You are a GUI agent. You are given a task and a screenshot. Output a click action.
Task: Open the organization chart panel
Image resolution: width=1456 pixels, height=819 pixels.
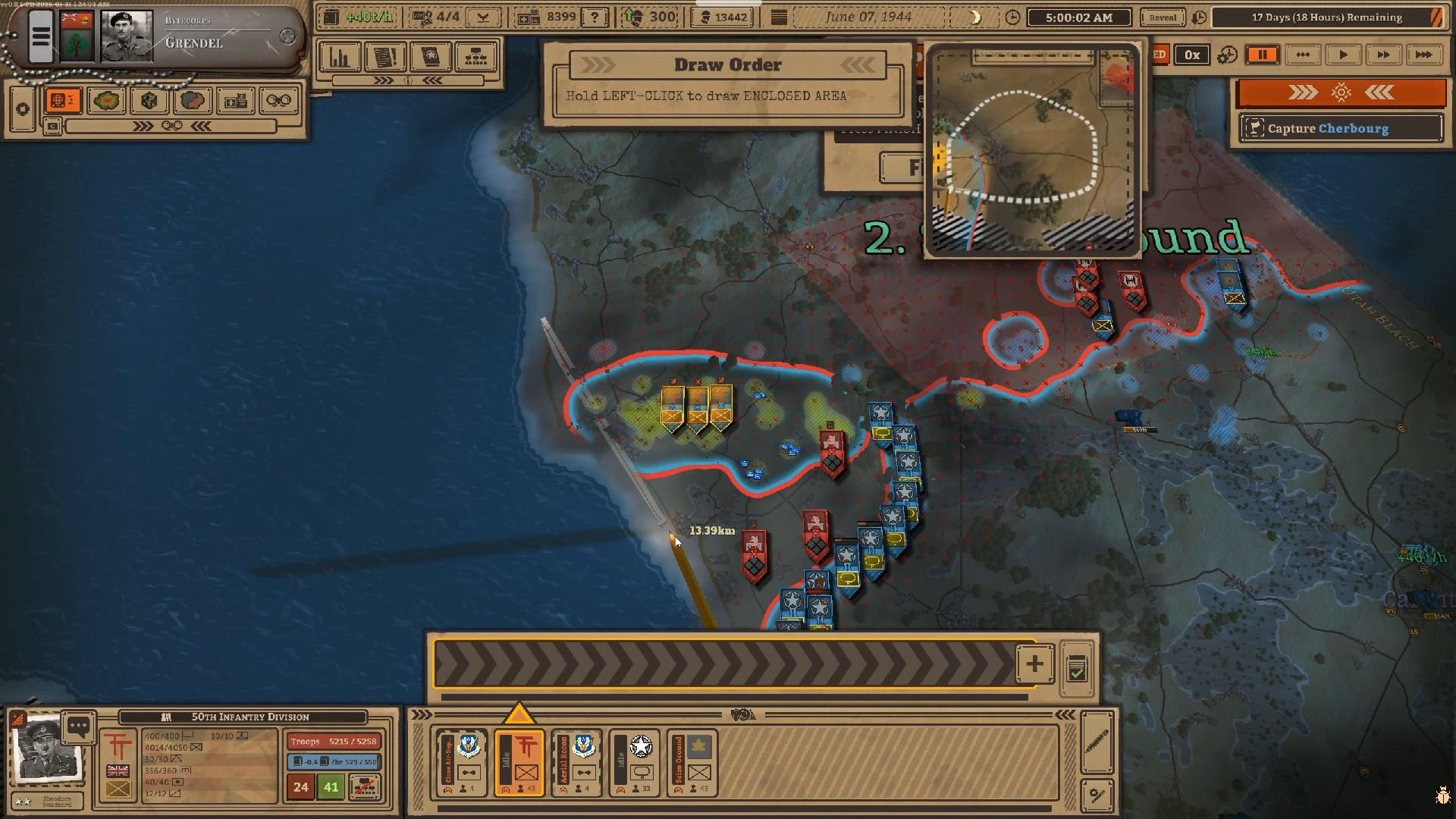(x=475, y=57)
